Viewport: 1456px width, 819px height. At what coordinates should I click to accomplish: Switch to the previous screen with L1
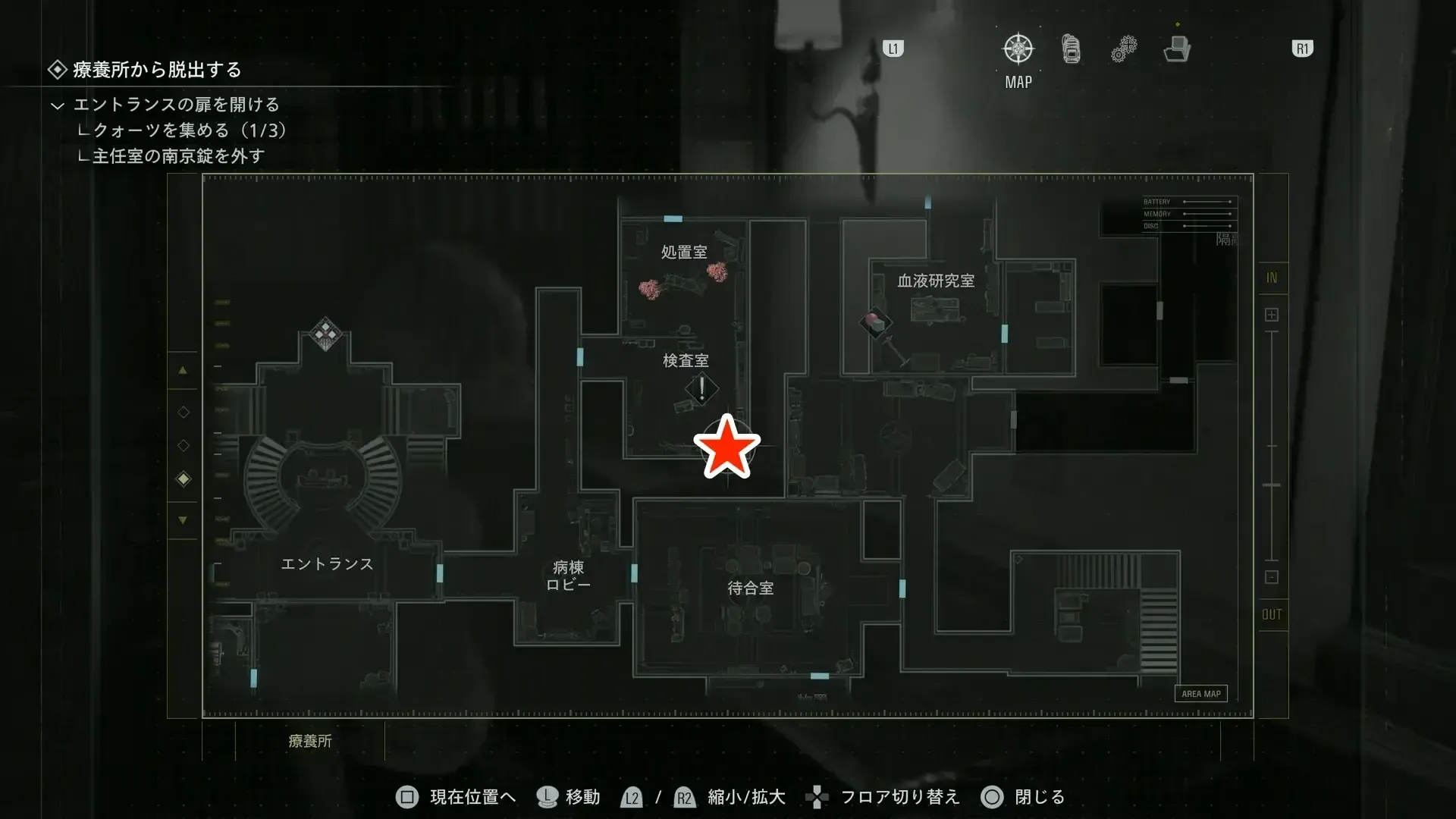893,48
